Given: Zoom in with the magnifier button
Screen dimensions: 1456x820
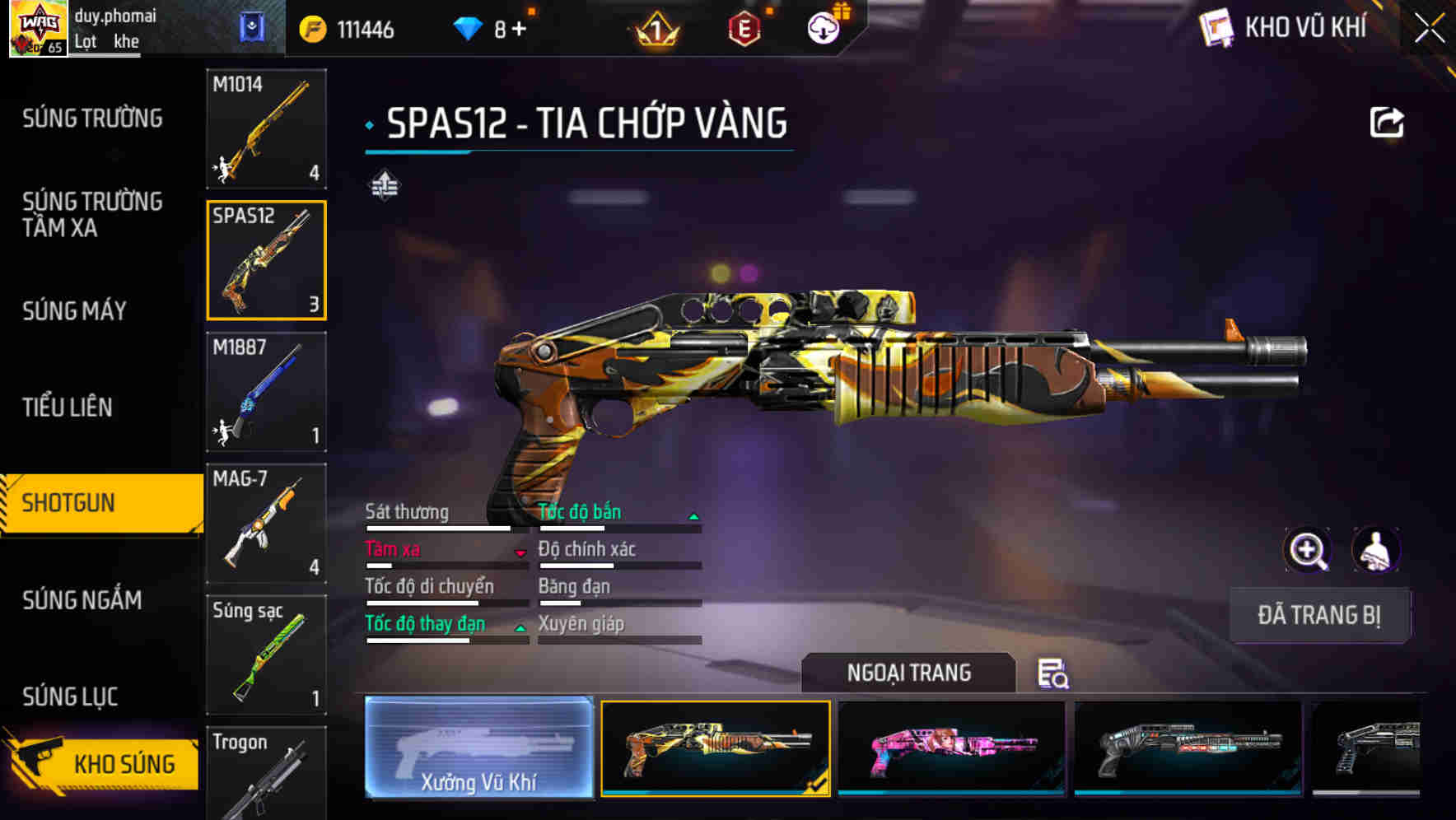Looking at the screenshot, I should [x=1307, y=550].
